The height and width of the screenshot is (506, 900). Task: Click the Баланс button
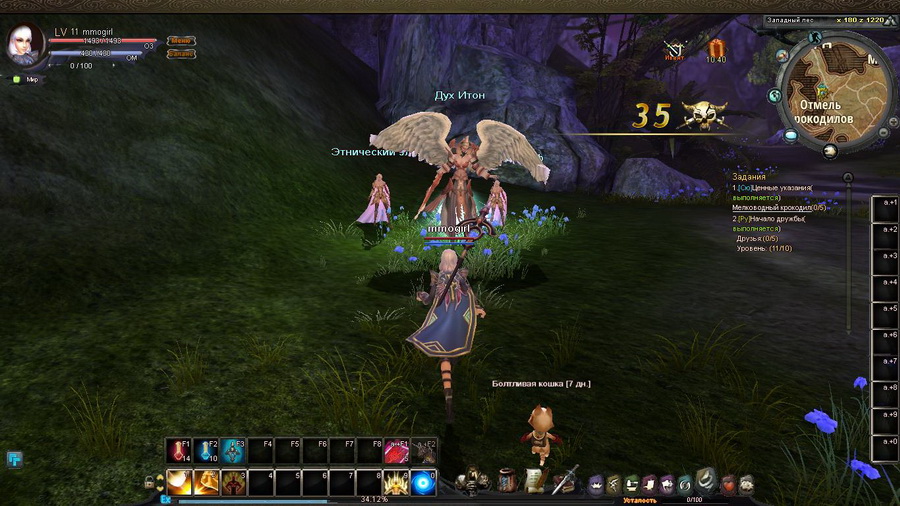(181, 54)
